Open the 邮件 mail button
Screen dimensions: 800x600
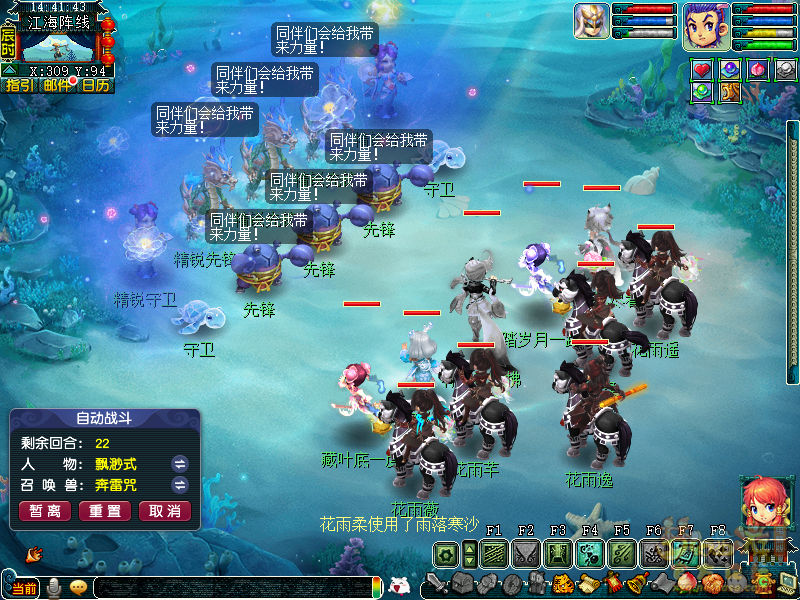[58, 85]
